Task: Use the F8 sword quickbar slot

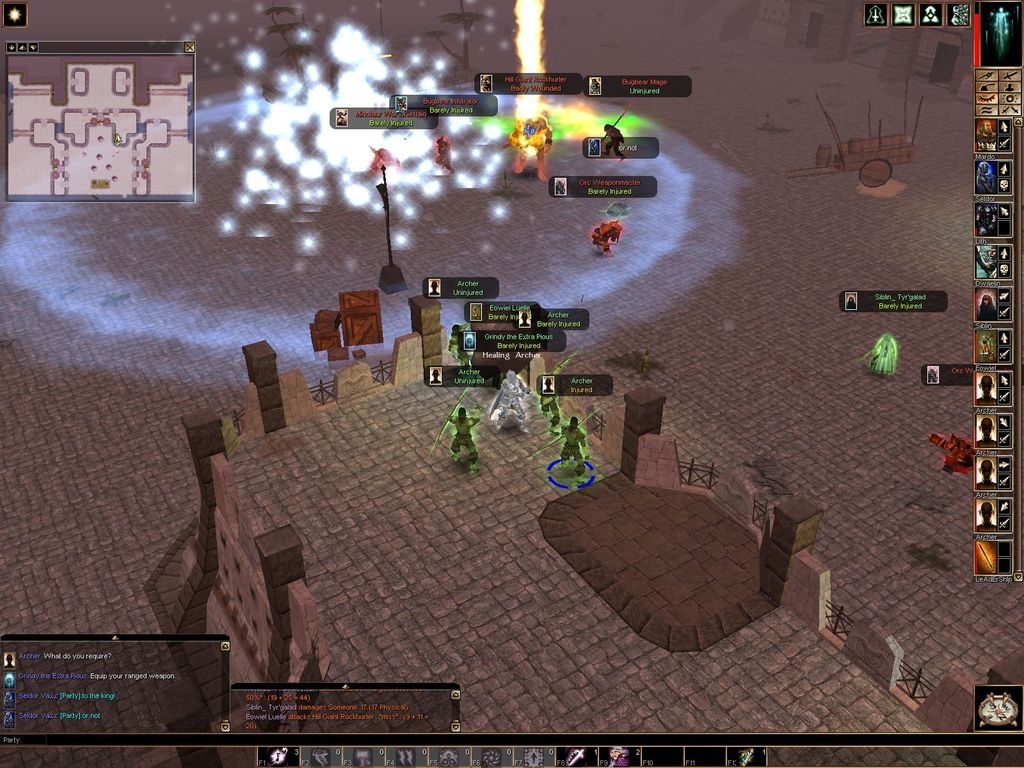Action: [578, 757]
